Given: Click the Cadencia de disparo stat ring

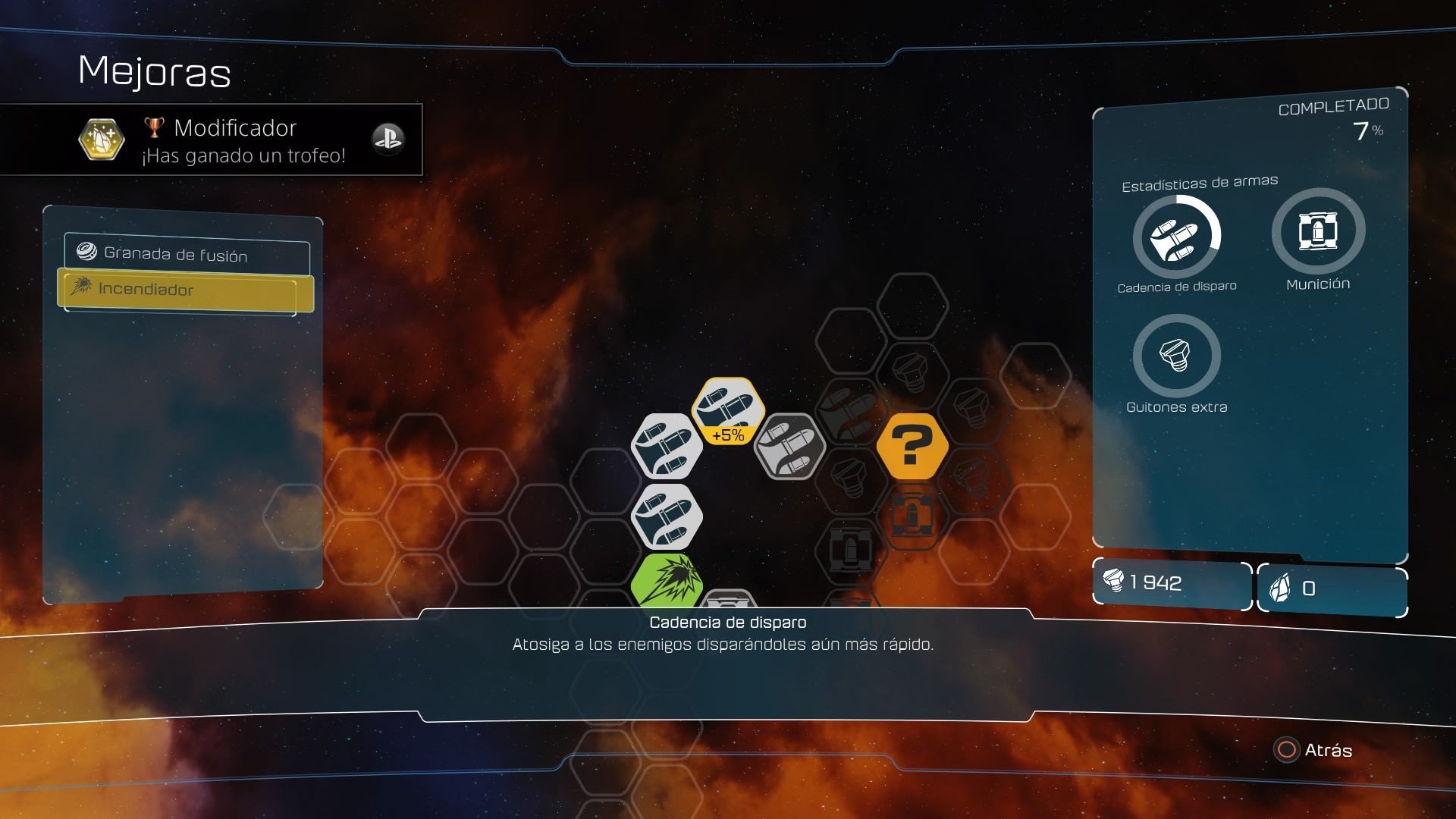Looking at the screenshot, I should tap(1176, 238).
